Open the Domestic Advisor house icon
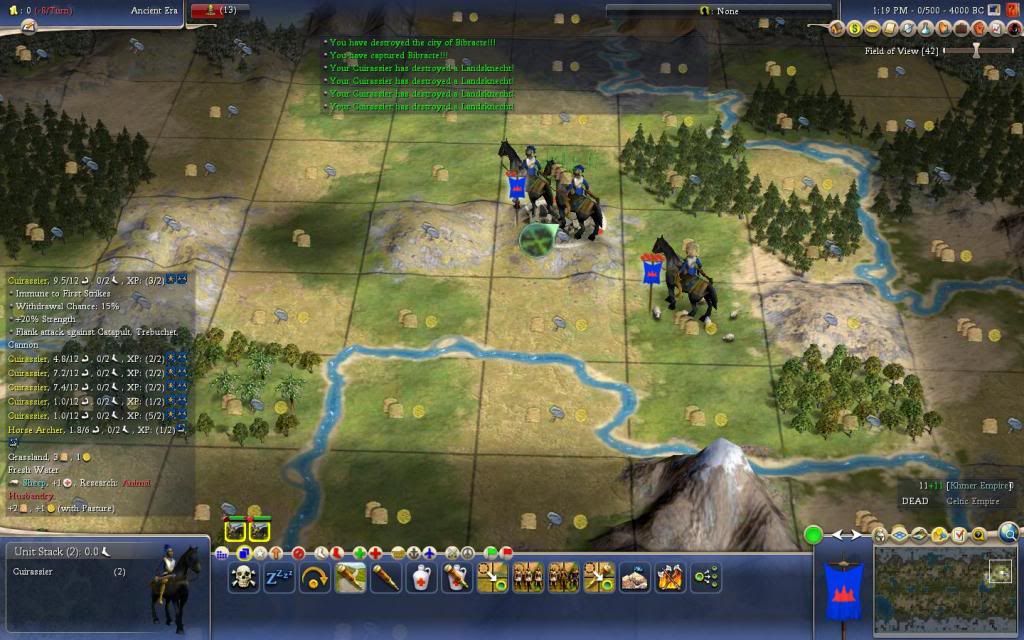The image size is (1024, 640). [837, 29]
